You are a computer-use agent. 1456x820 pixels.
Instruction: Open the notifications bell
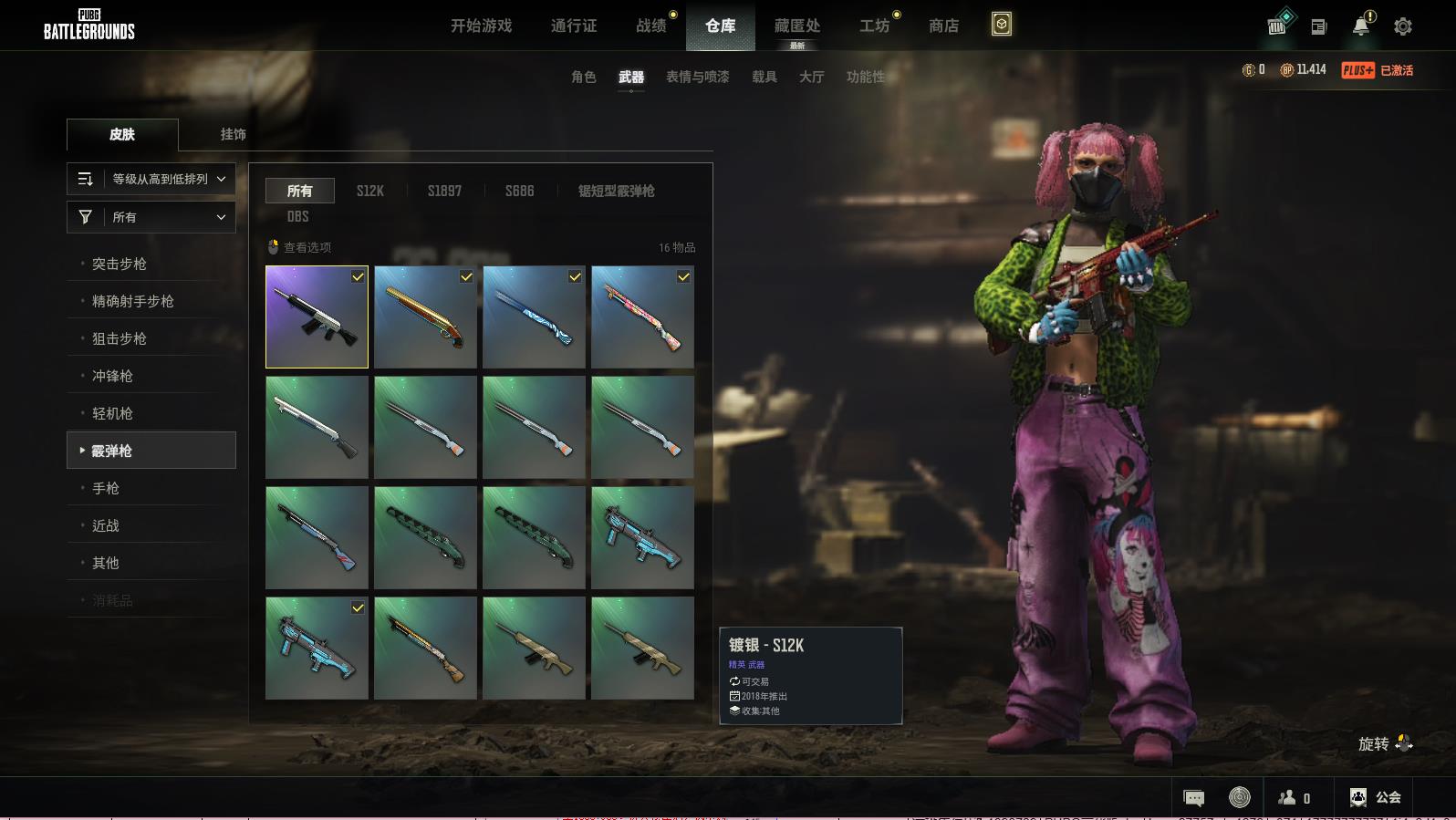1361,26
